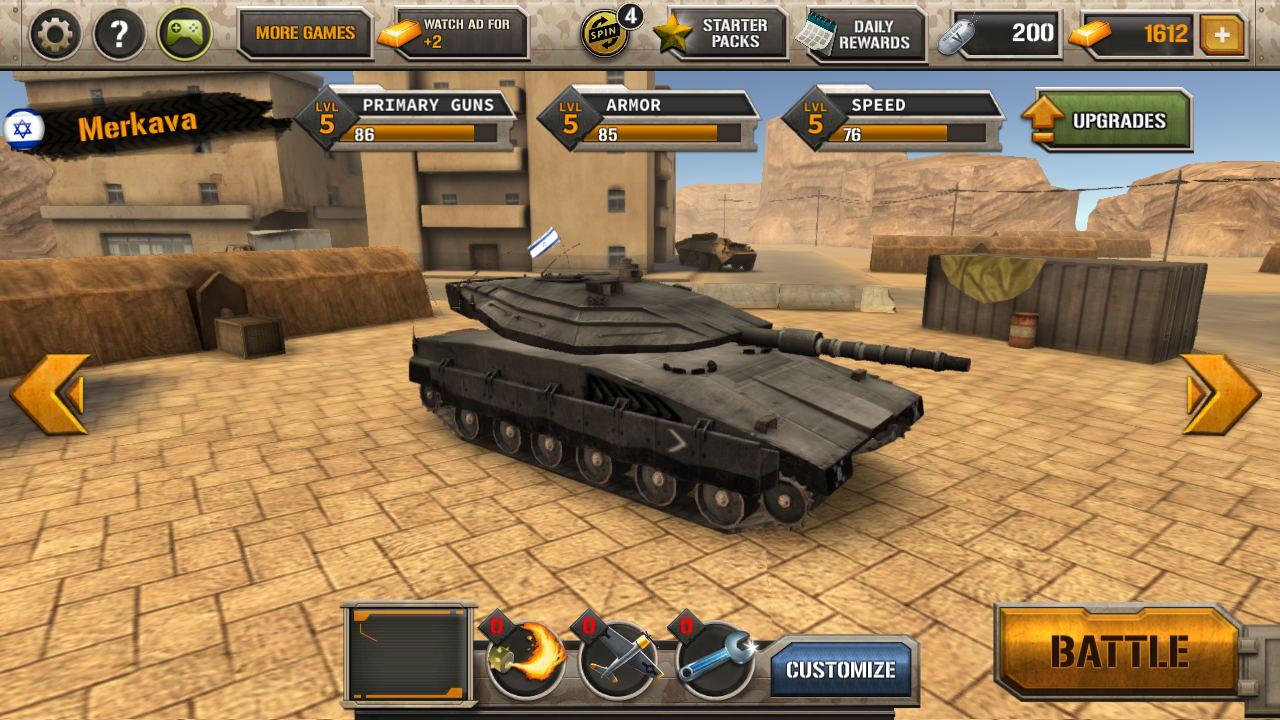Open the gear settings menu
This screenshot has height=720, width=1280.
coord(55,34)
